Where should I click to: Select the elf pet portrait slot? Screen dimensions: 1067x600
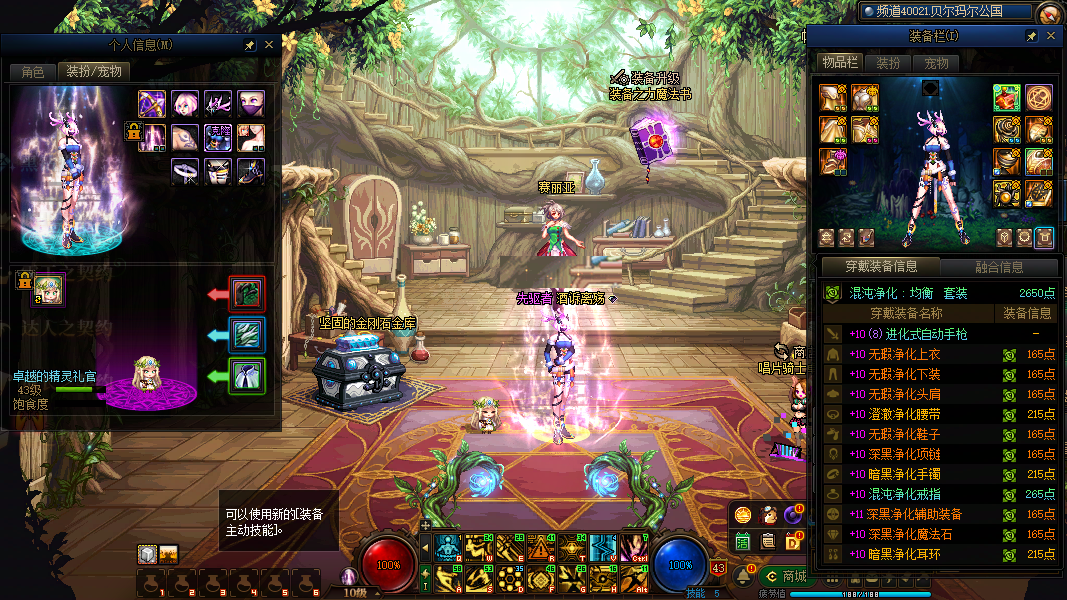tap(48, 290)
